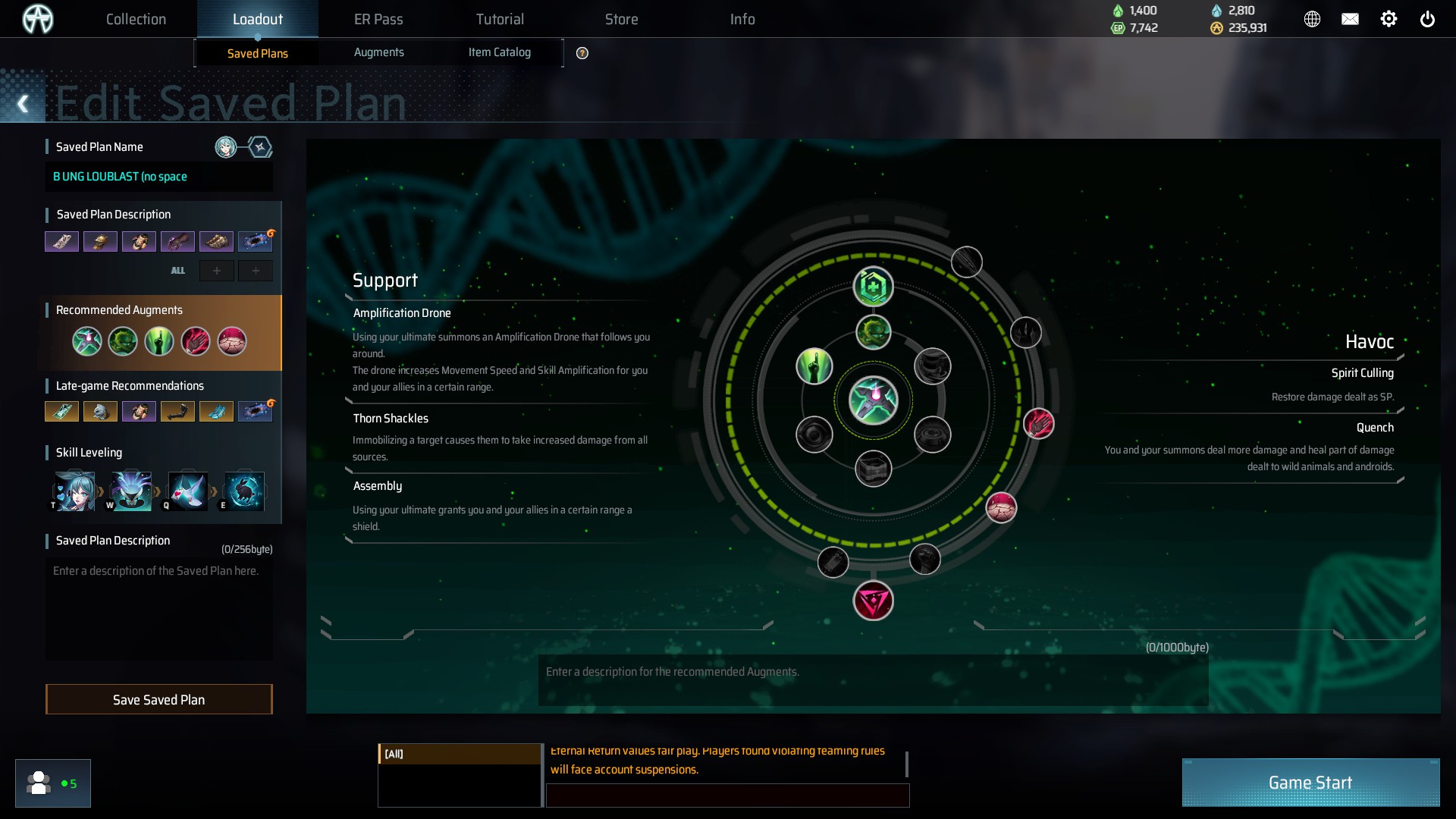Click the power quit icon
The height and width of the screenshot is (819, 1456).
1427,19
